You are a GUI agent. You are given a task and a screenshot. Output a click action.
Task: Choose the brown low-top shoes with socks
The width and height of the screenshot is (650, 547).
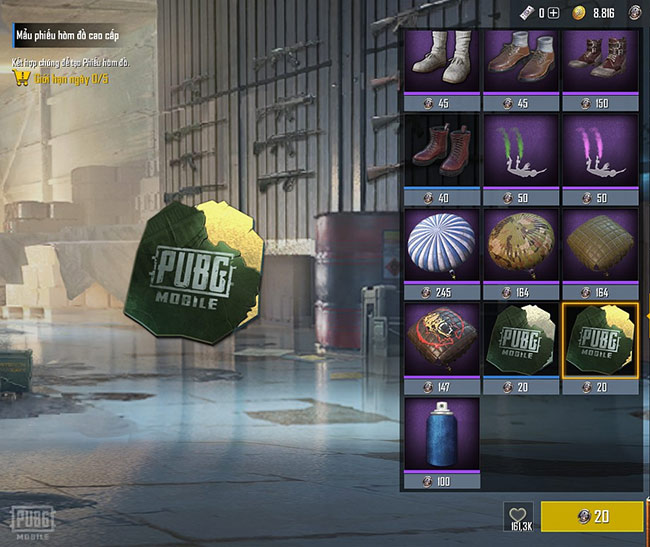[519, 62]
